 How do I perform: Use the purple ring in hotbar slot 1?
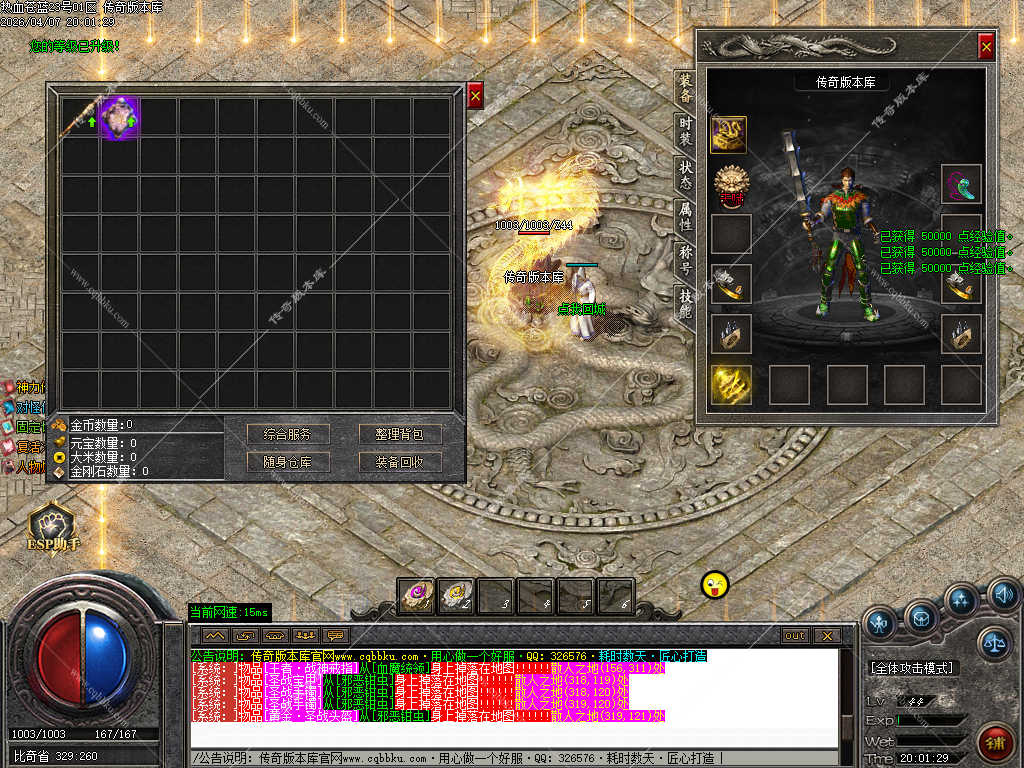417,596
